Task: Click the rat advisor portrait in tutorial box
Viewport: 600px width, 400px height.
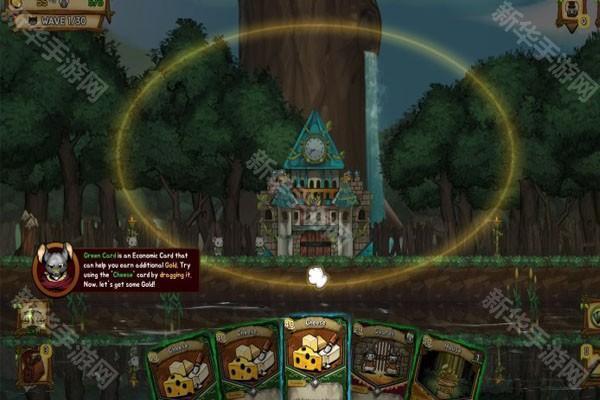Action: coord(54,267)
